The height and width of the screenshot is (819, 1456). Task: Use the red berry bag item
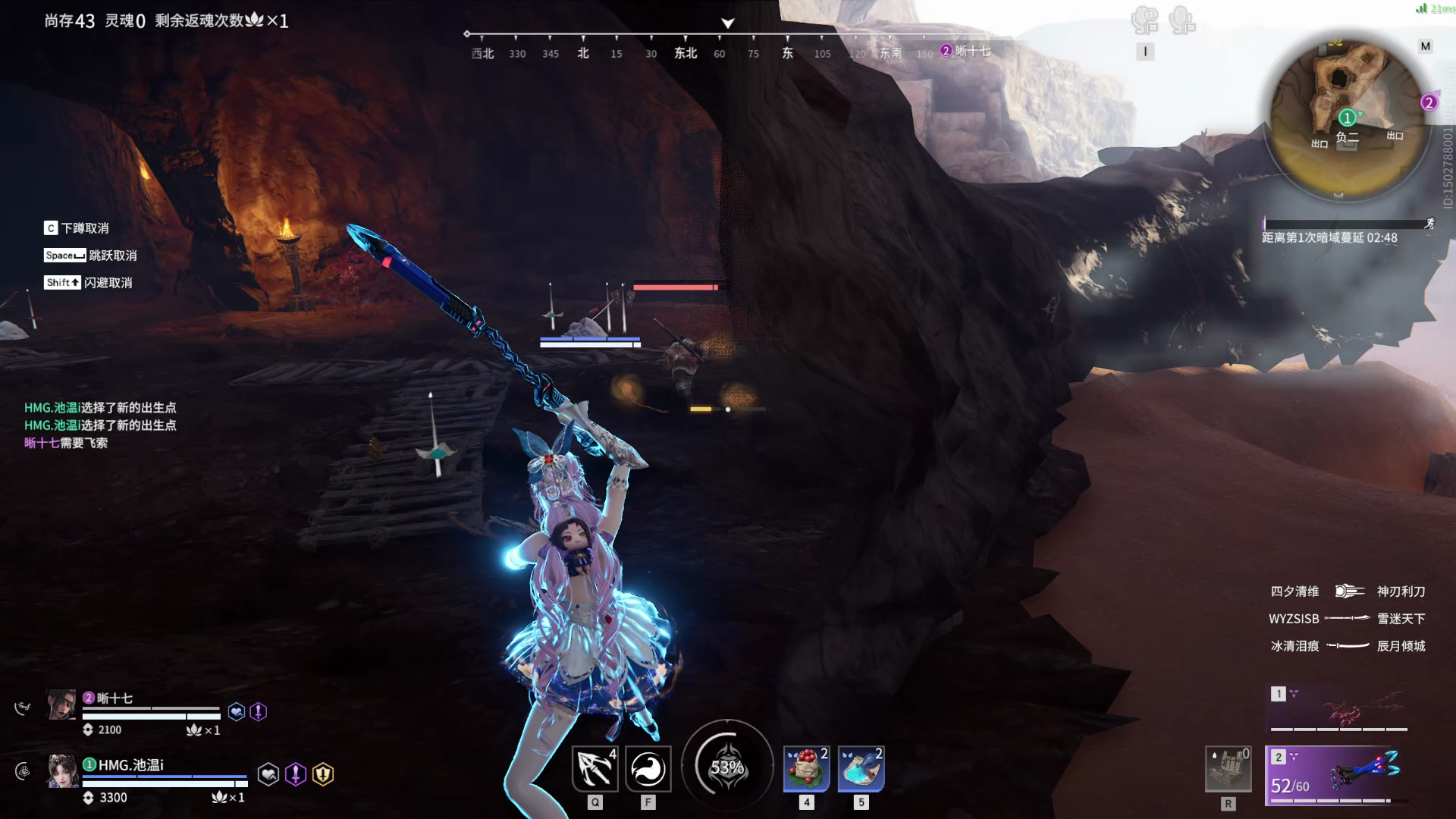(x=806, y=769)
